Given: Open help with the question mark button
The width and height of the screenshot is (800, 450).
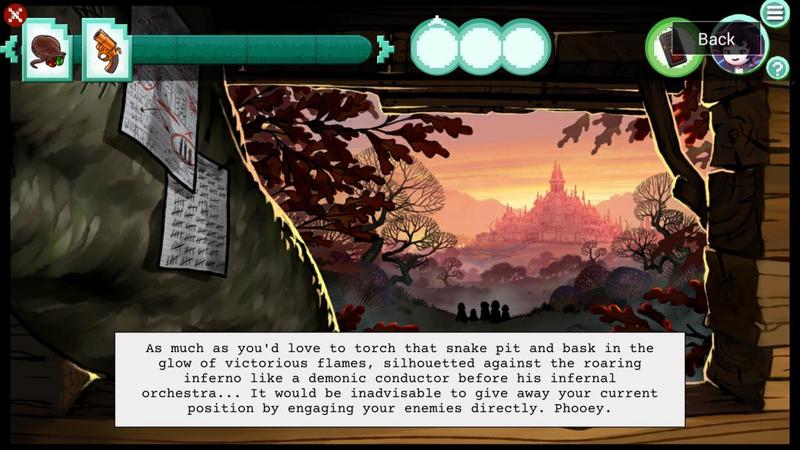Looking at the screenshot, I should click(777, 68).
